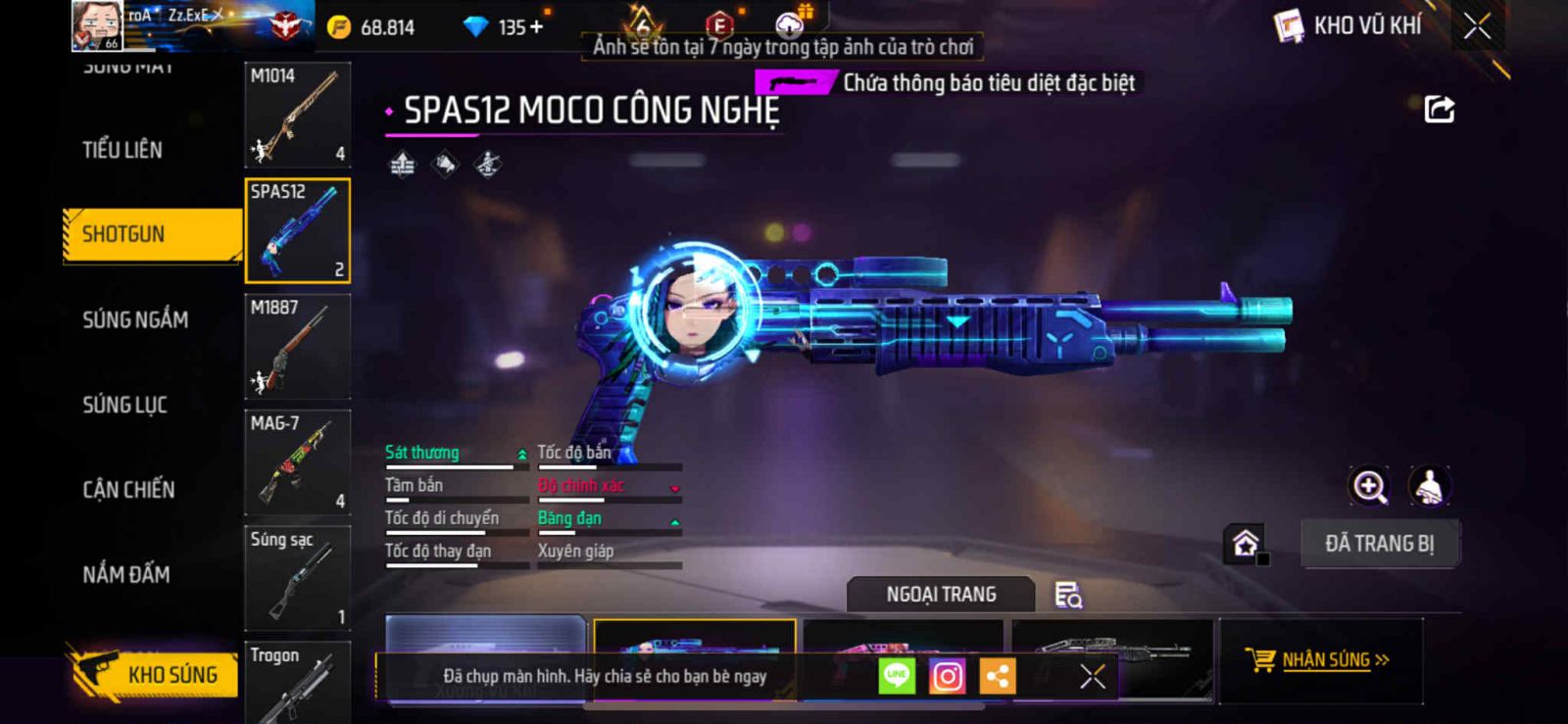Select the SPAS12 weapon tile
The image size is (1568, 724).
[297, 231]
